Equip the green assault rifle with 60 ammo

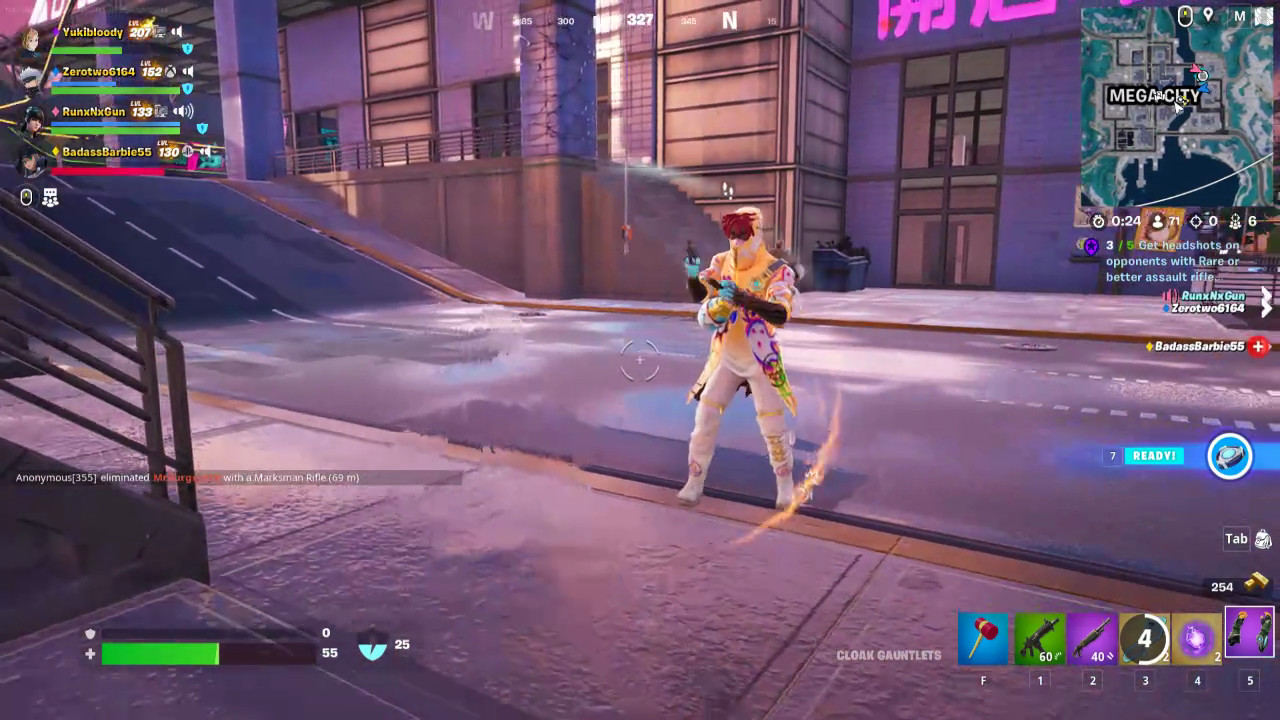coord(1039,638)
